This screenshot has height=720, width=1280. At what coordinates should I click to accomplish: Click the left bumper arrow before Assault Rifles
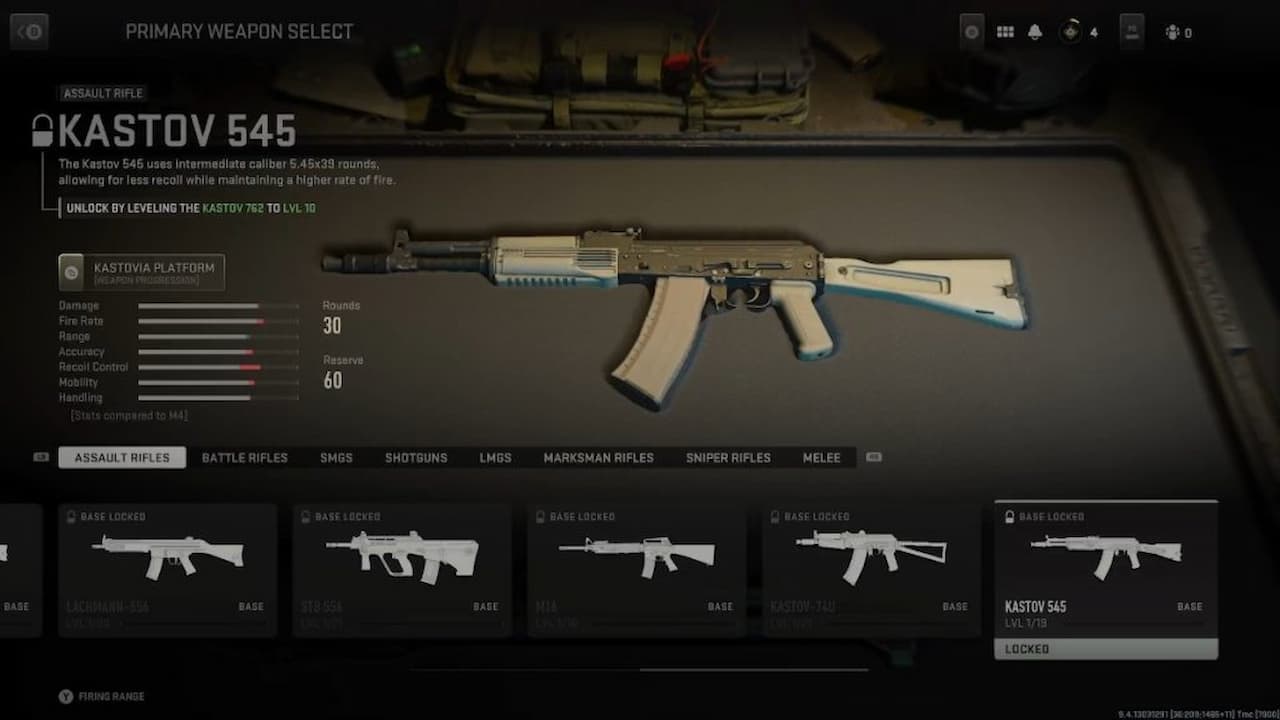click(x=39, y=456)
